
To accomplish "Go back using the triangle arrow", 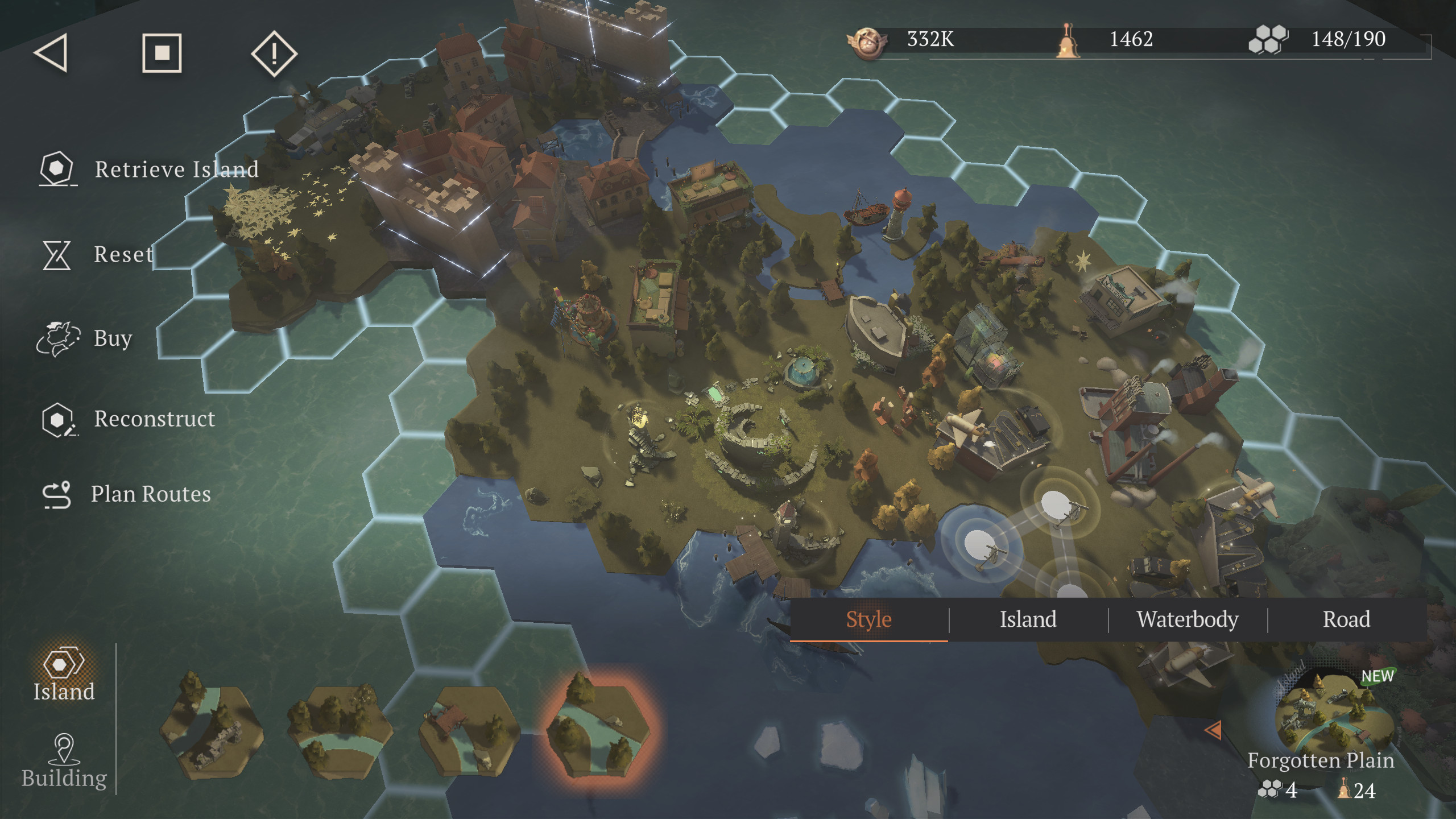I will 51,53.
